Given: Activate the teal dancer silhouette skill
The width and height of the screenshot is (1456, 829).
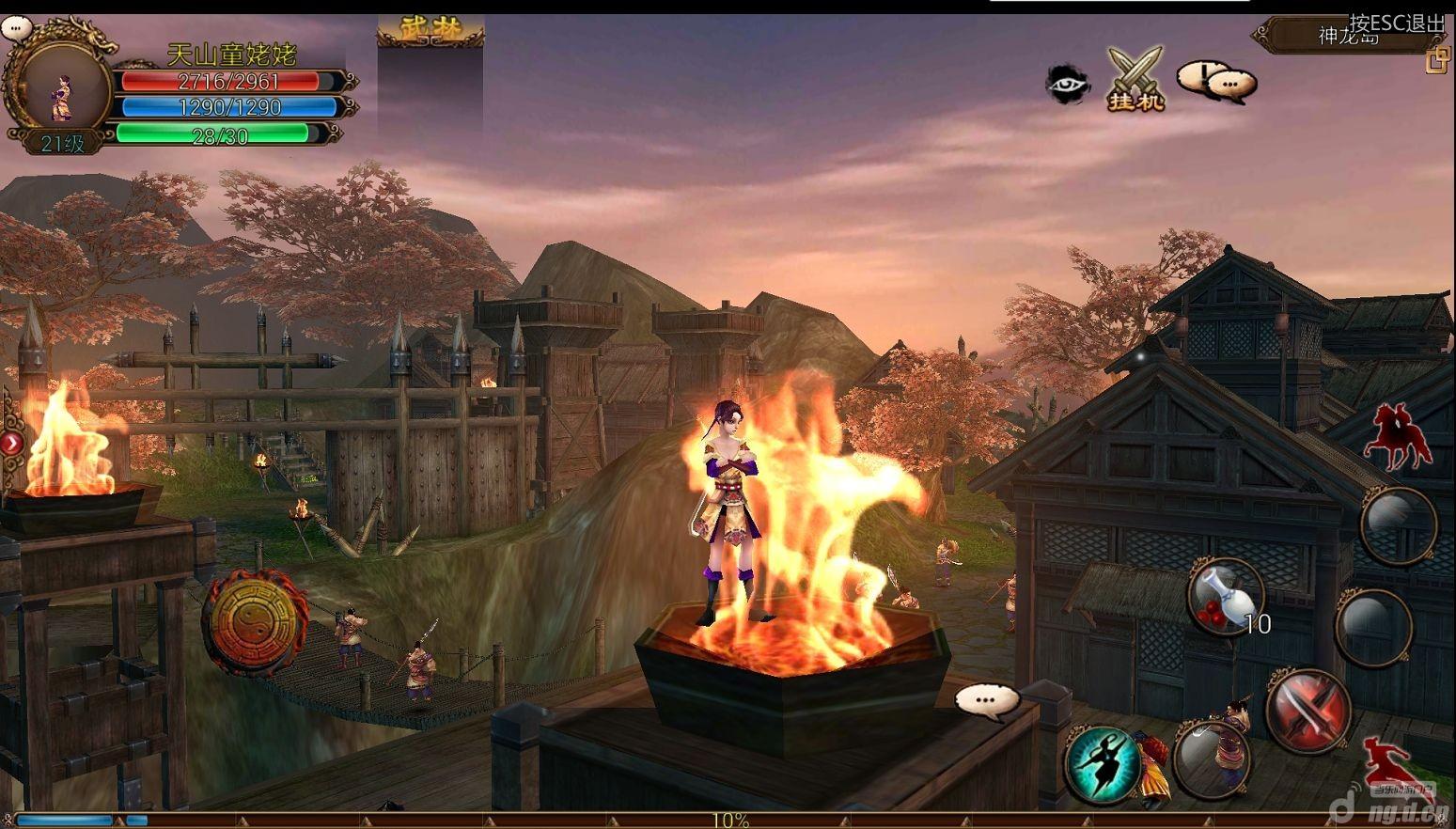Looking at the screenshot, I should pyautogui.click(x=1102, y=760).
